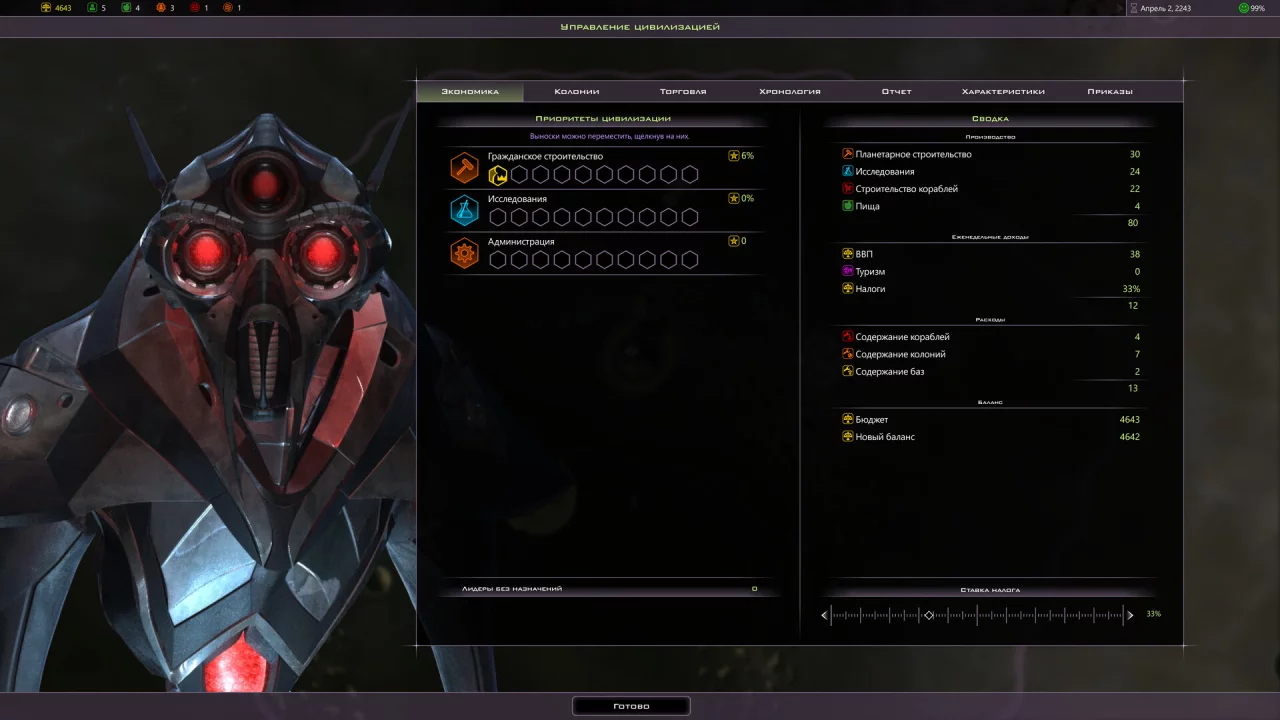Click the Готово button
This screenshot has width=1280, height=720.
tap(631, 706)
